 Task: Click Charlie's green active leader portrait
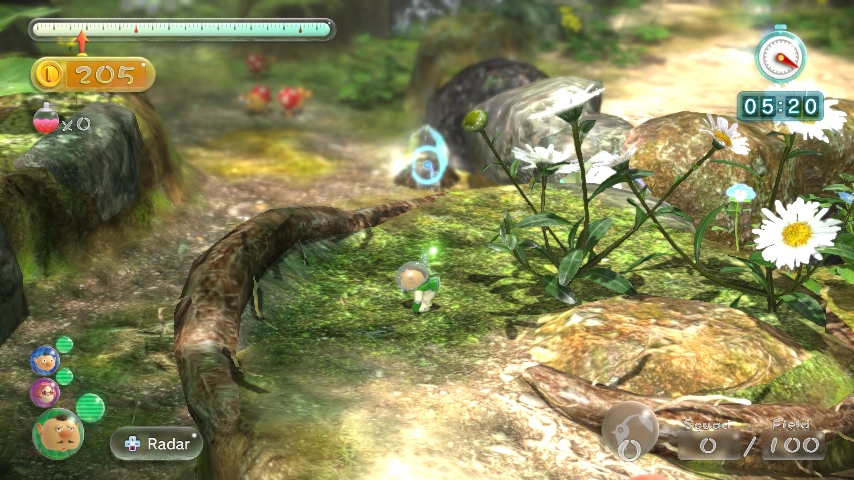[57, 433]
